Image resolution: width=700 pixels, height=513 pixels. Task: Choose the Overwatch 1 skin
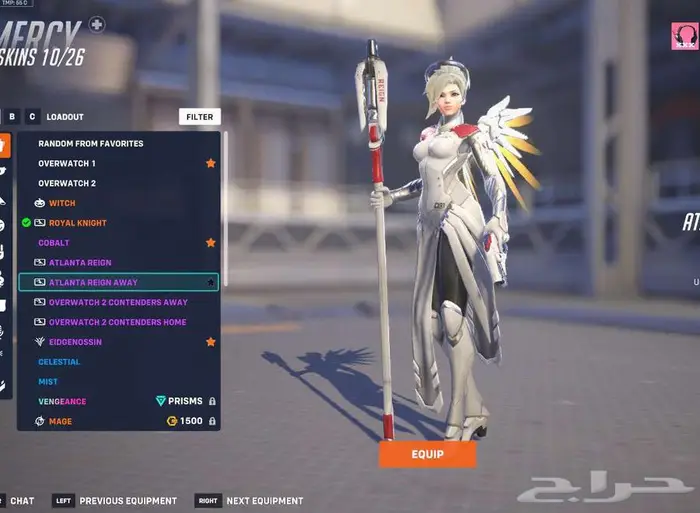point(67,163)
